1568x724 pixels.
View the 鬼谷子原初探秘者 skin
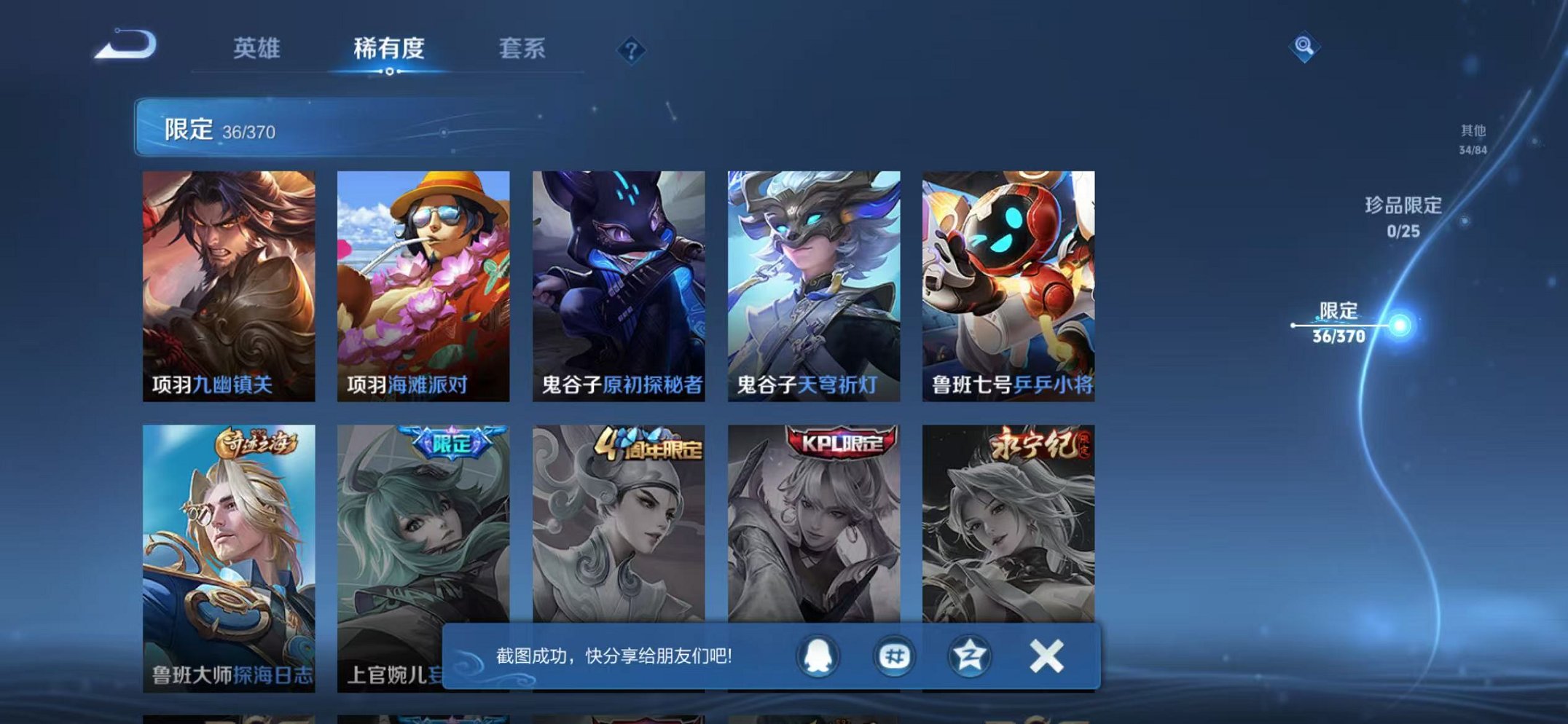[x=618, y=277]
